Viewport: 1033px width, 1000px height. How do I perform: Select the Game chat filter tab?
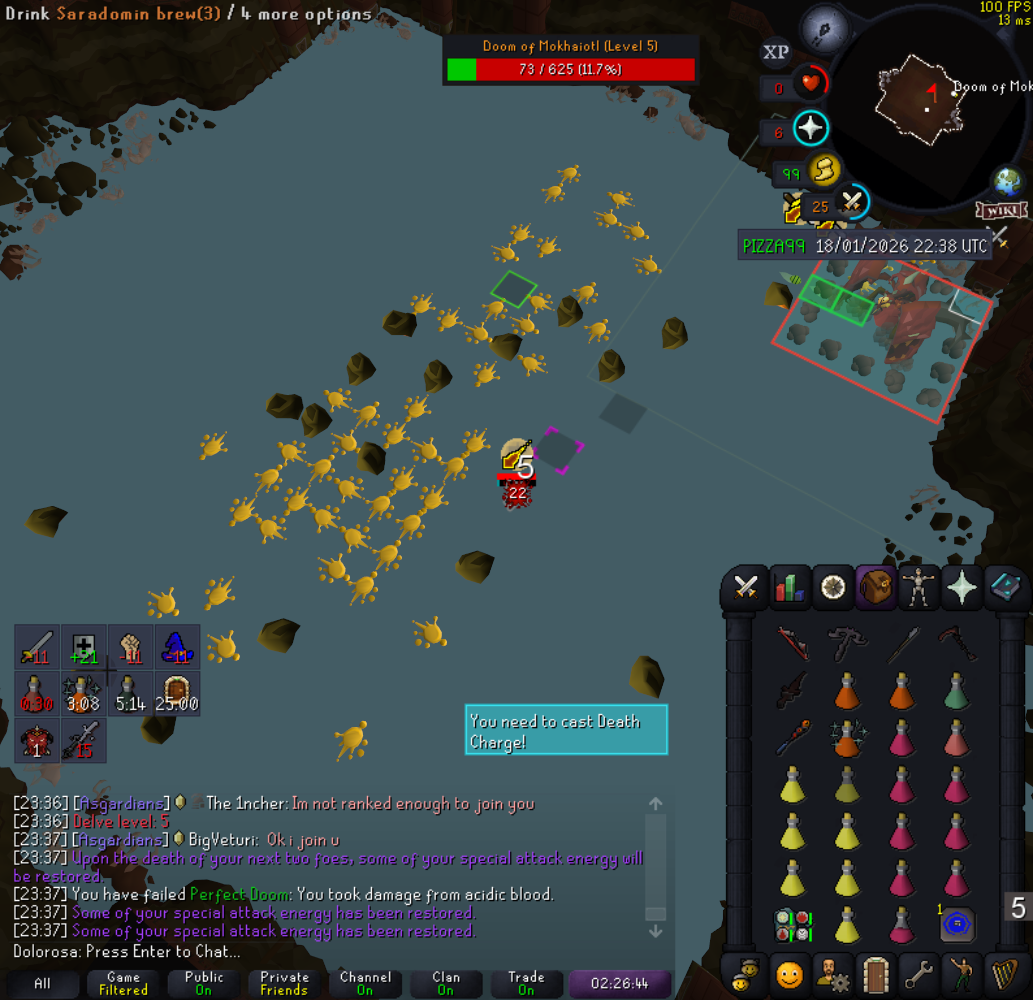pos(123,983)
